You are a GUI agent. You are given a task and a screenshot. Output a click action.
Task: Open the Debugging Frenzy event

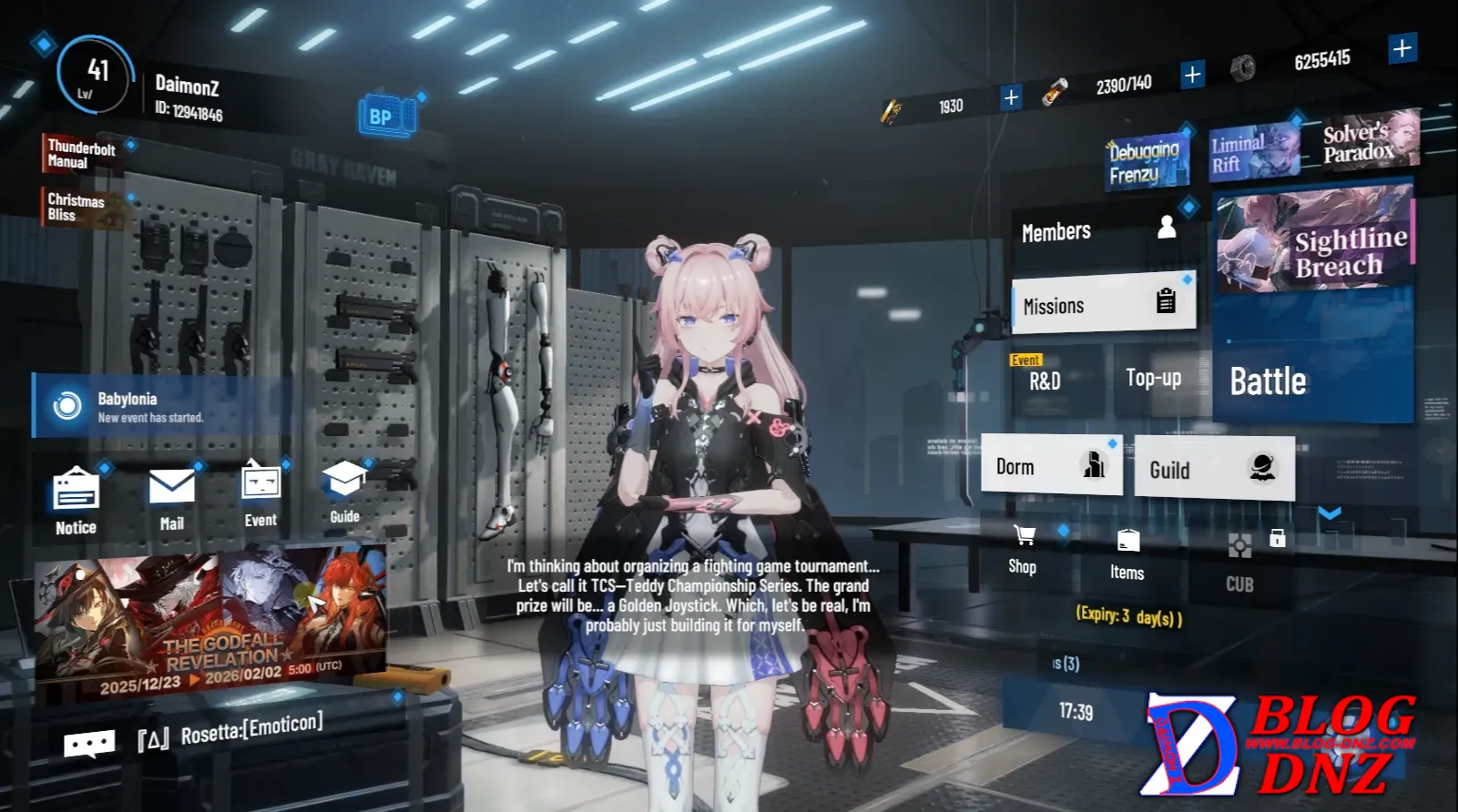(1146, 162)
